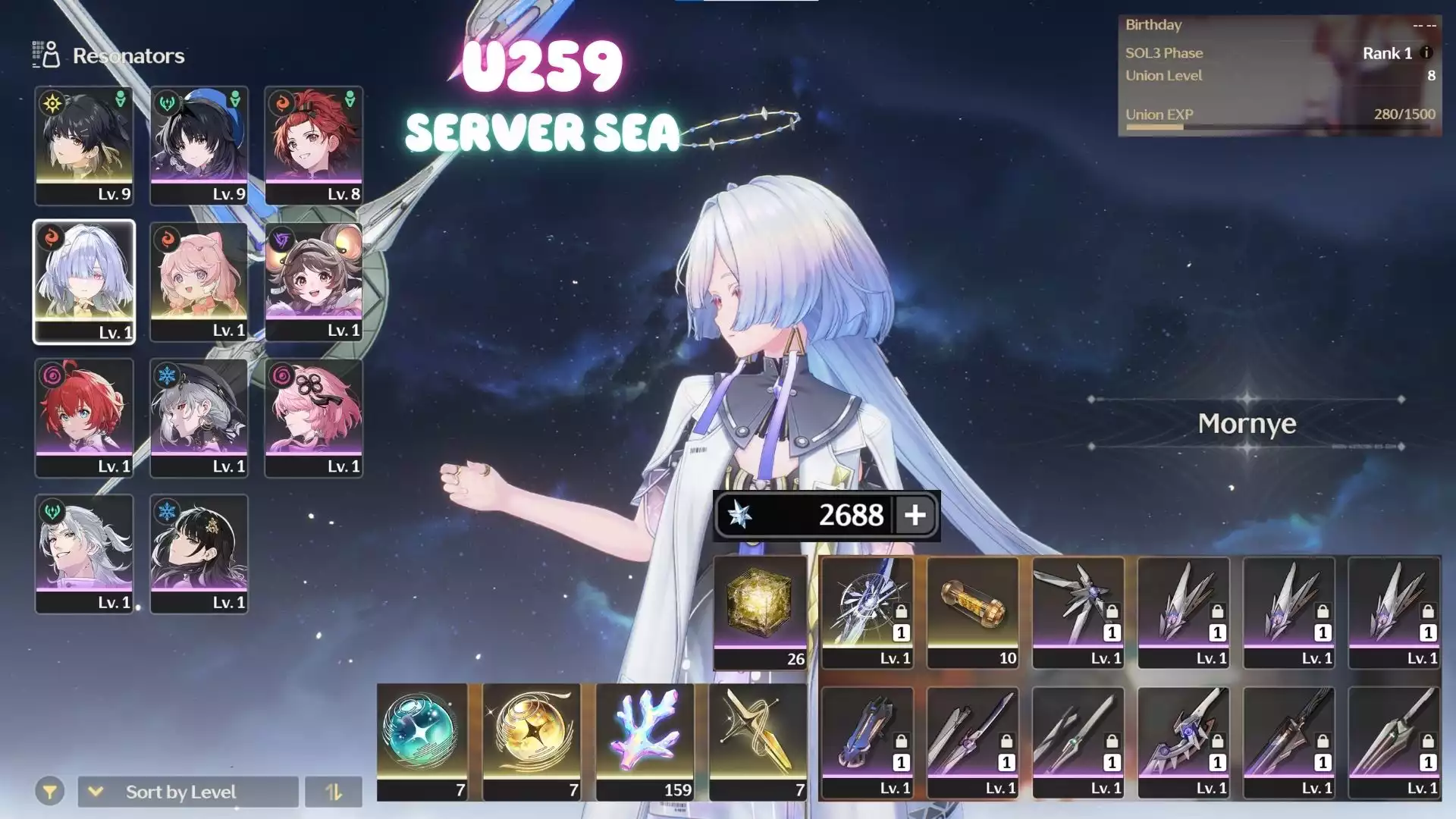Screen dimensions: 1456x819
Task: Choose the silver-haired resonator with black hat
Action: (x=199, y=418)
